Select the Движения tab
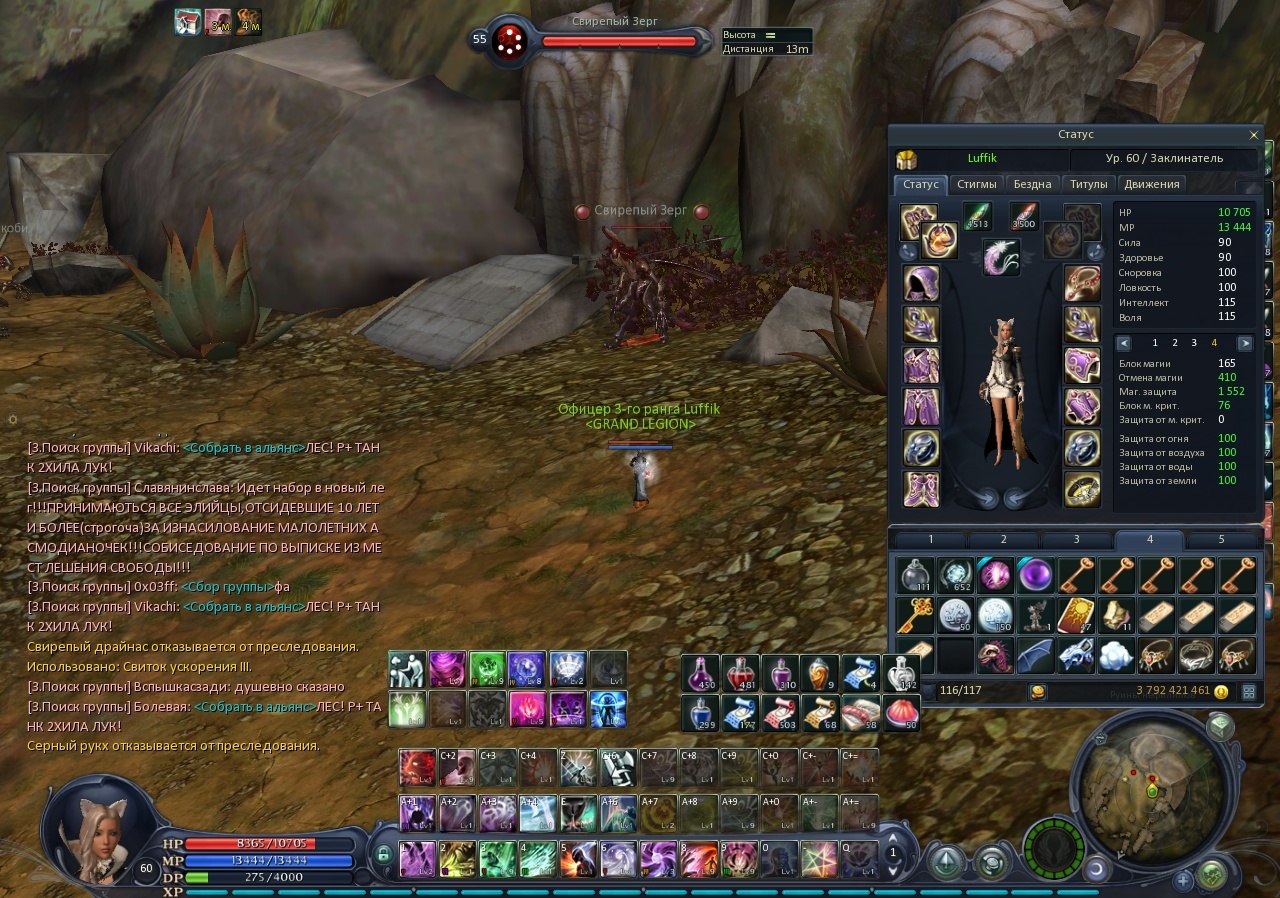The image size is (1280, 898). point(1152,184)
